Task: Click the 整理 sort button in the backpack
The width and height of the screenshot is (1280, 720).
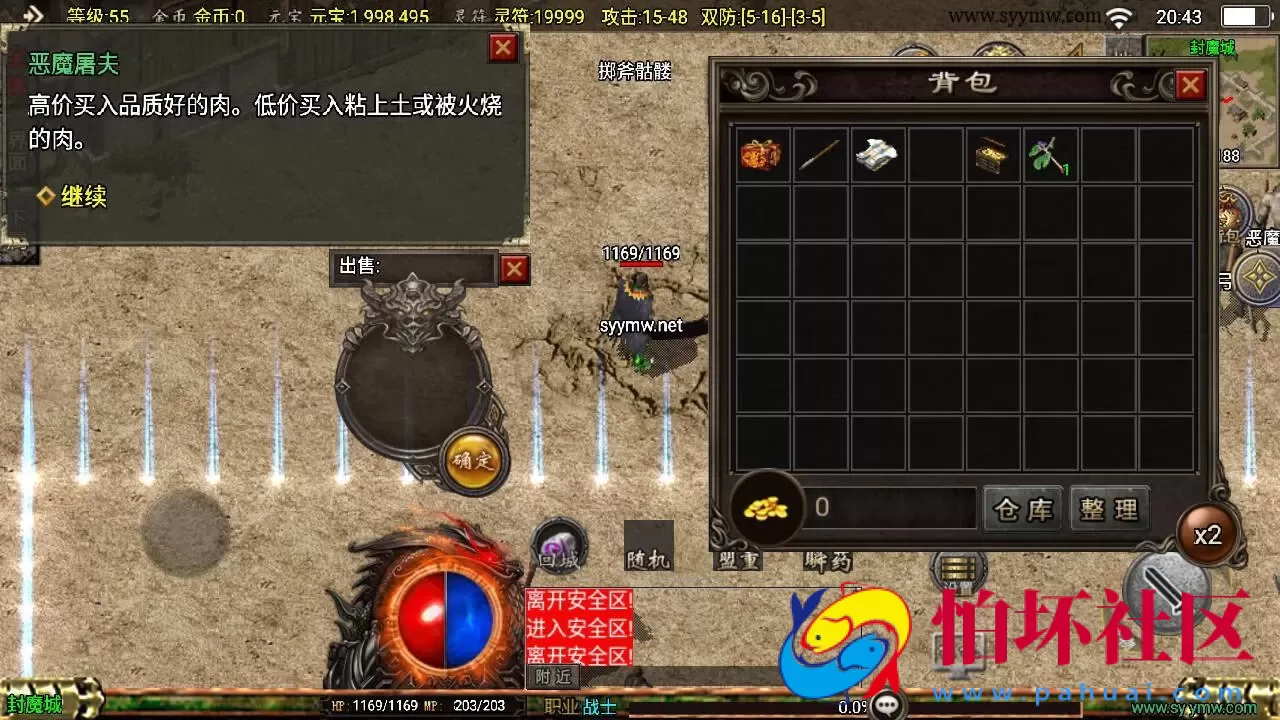Action: 1108,509
